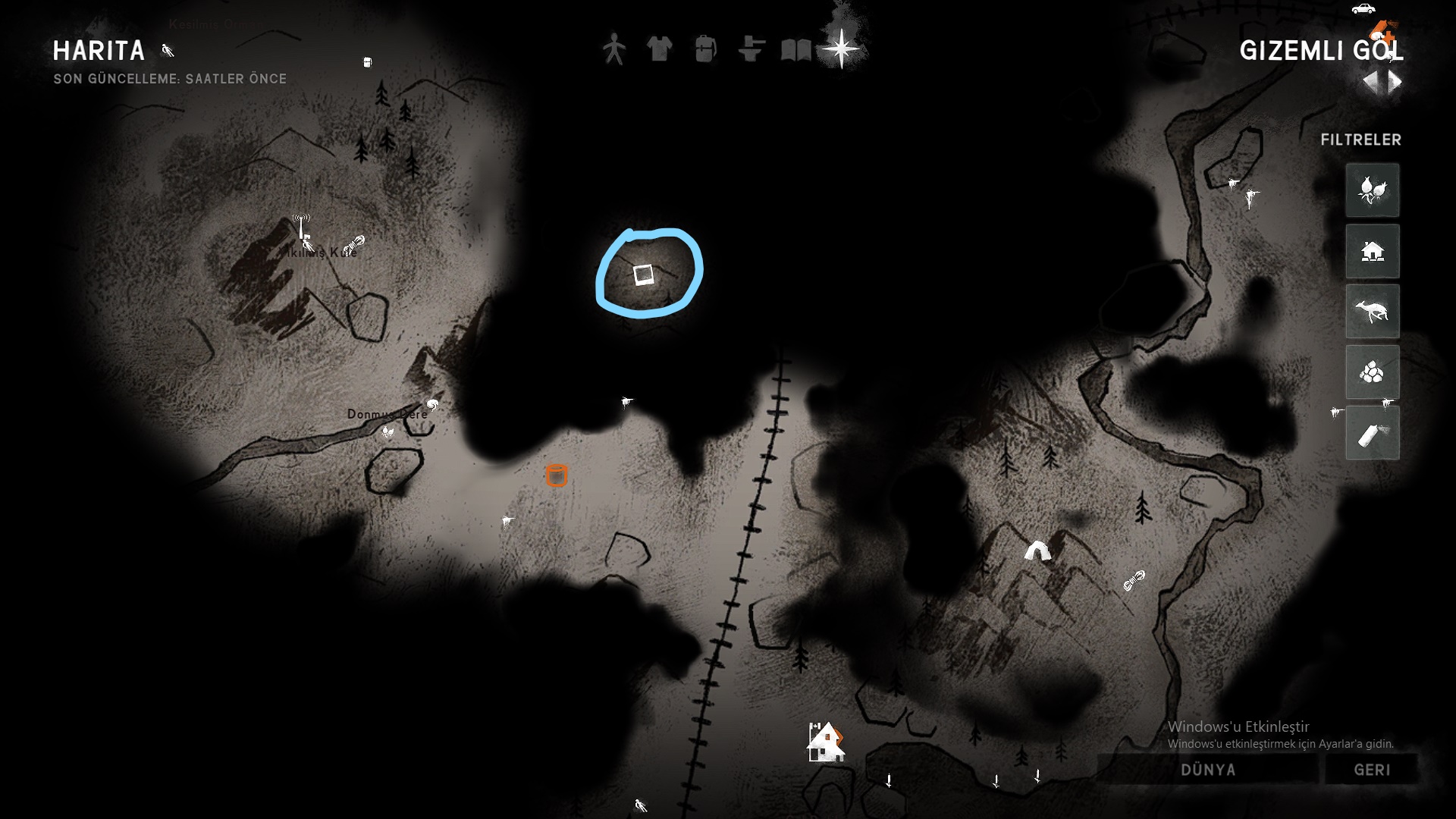The image size is (1456, 819).
Task: Toggle the spray paint markers filter
Action: (x=1373, y=433)
